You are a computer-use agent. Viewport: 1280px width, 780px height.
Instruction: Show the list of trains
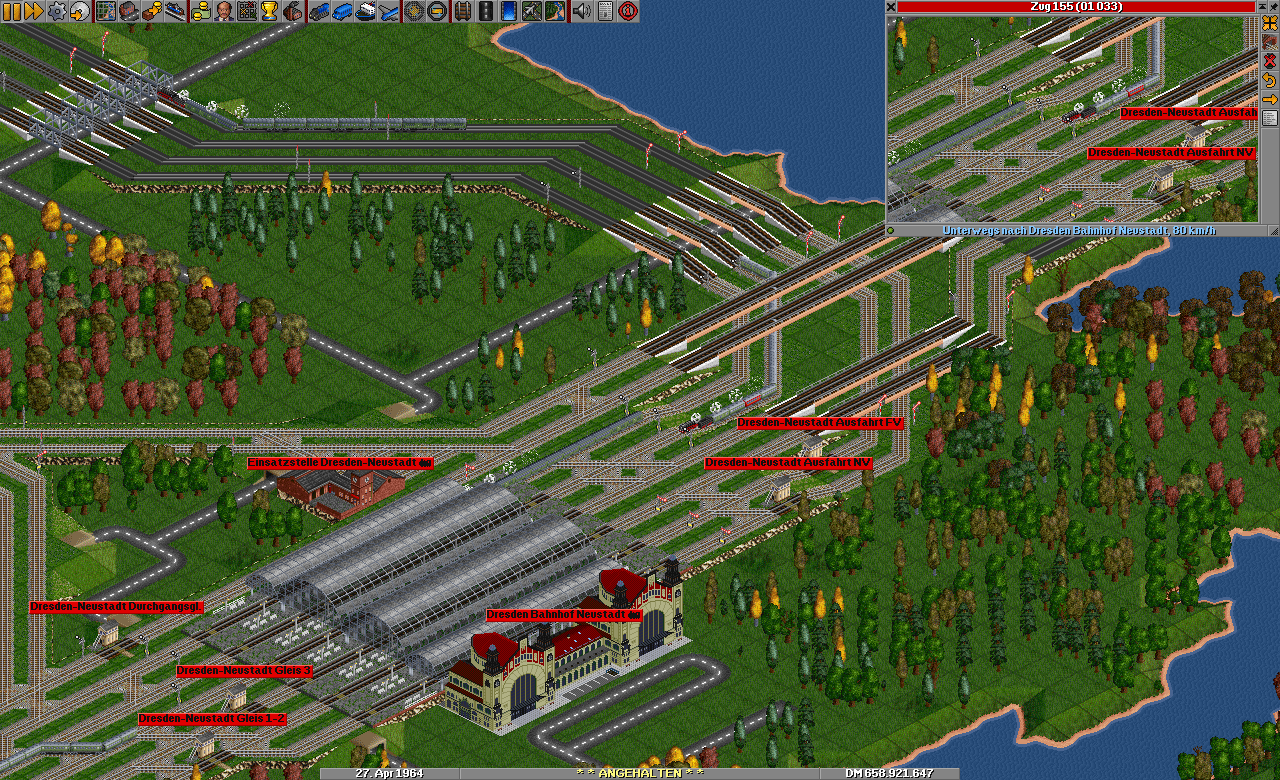[319, 11]
